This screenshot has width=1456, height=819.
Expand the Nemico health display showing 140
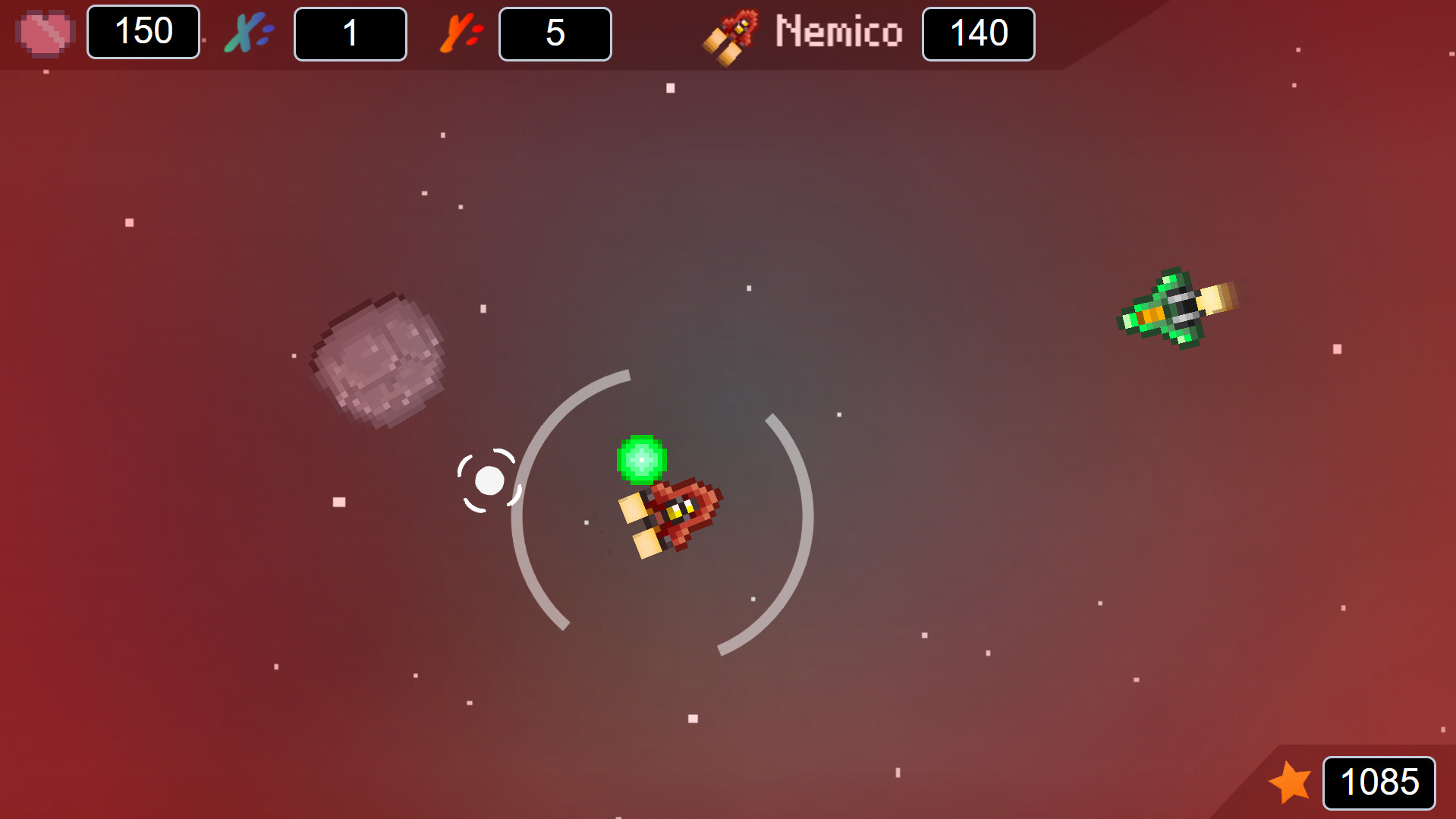pos(978,33)
